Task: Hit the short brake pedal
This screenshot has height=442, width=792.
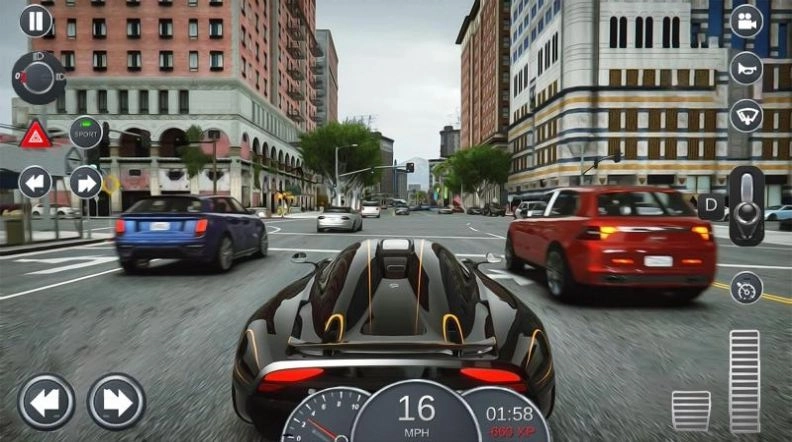Action: [691, 410]
